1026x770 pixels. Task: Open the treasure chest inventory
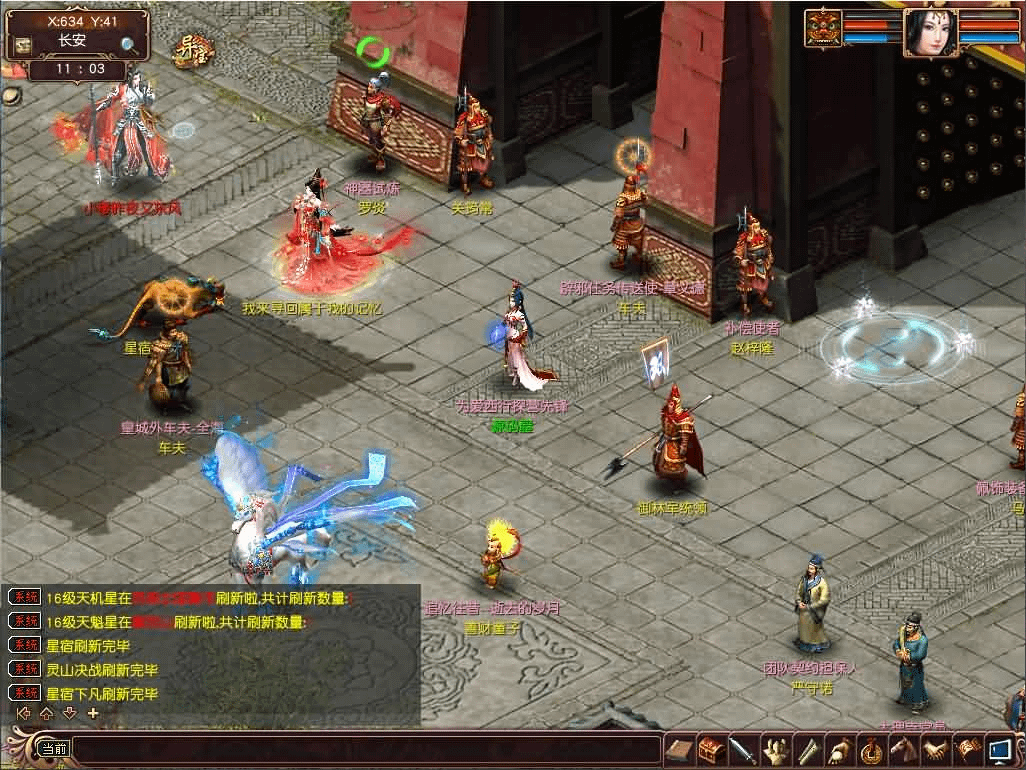(711, 748)
